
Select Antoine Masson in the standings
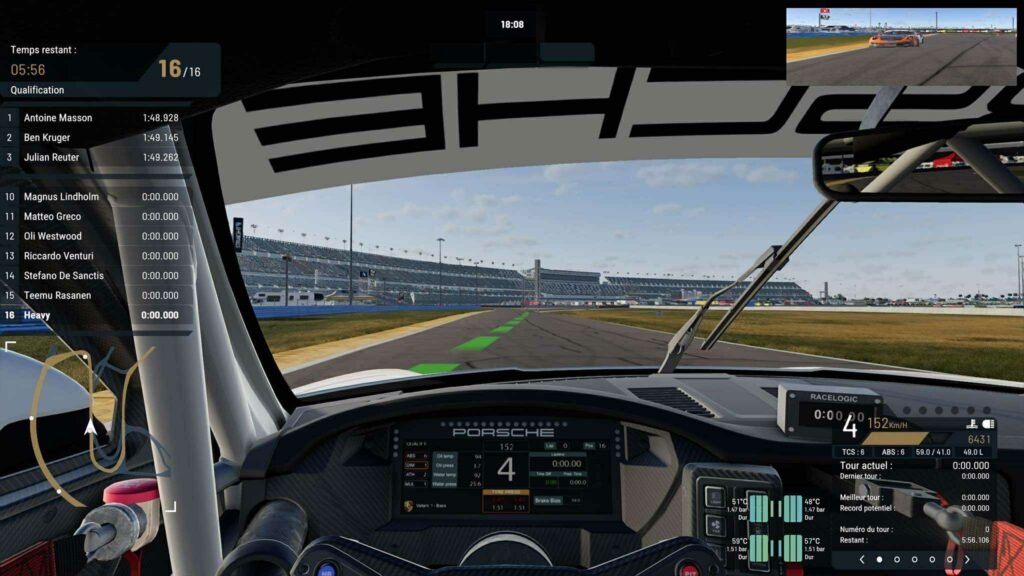coord(98,118)
